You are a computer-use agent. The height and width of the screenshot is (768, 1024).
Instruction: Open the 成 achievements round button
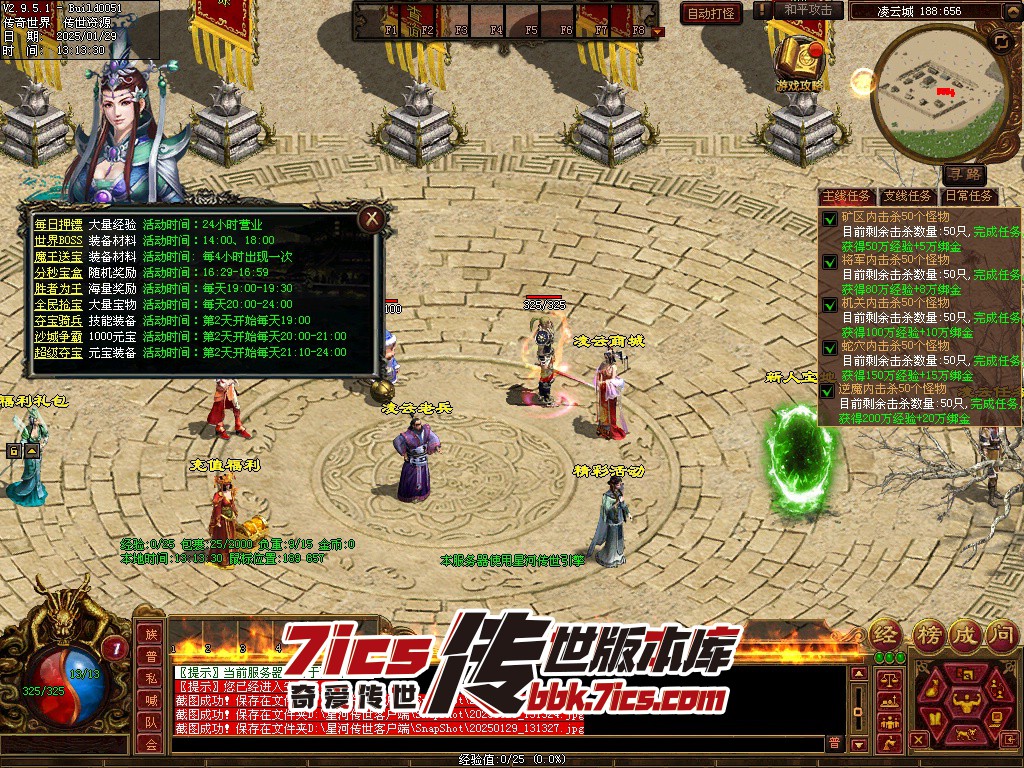click(965, 633)
